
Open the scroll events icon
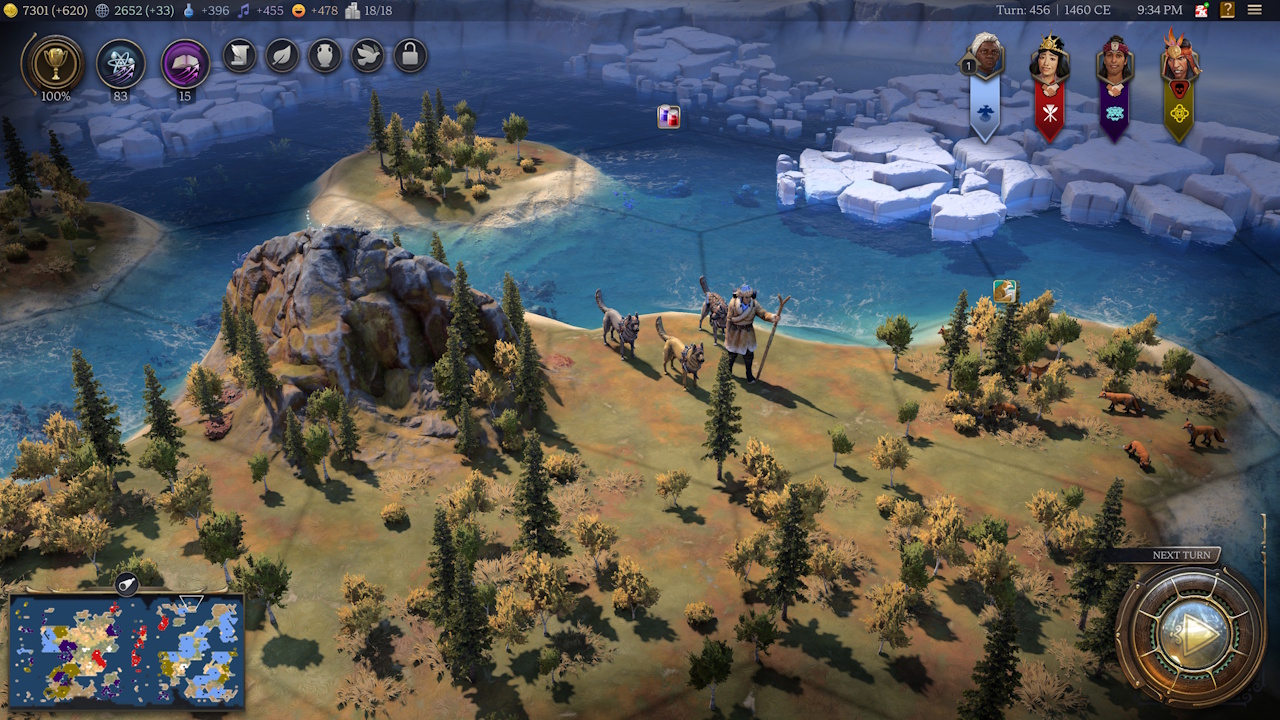[237, 56]
